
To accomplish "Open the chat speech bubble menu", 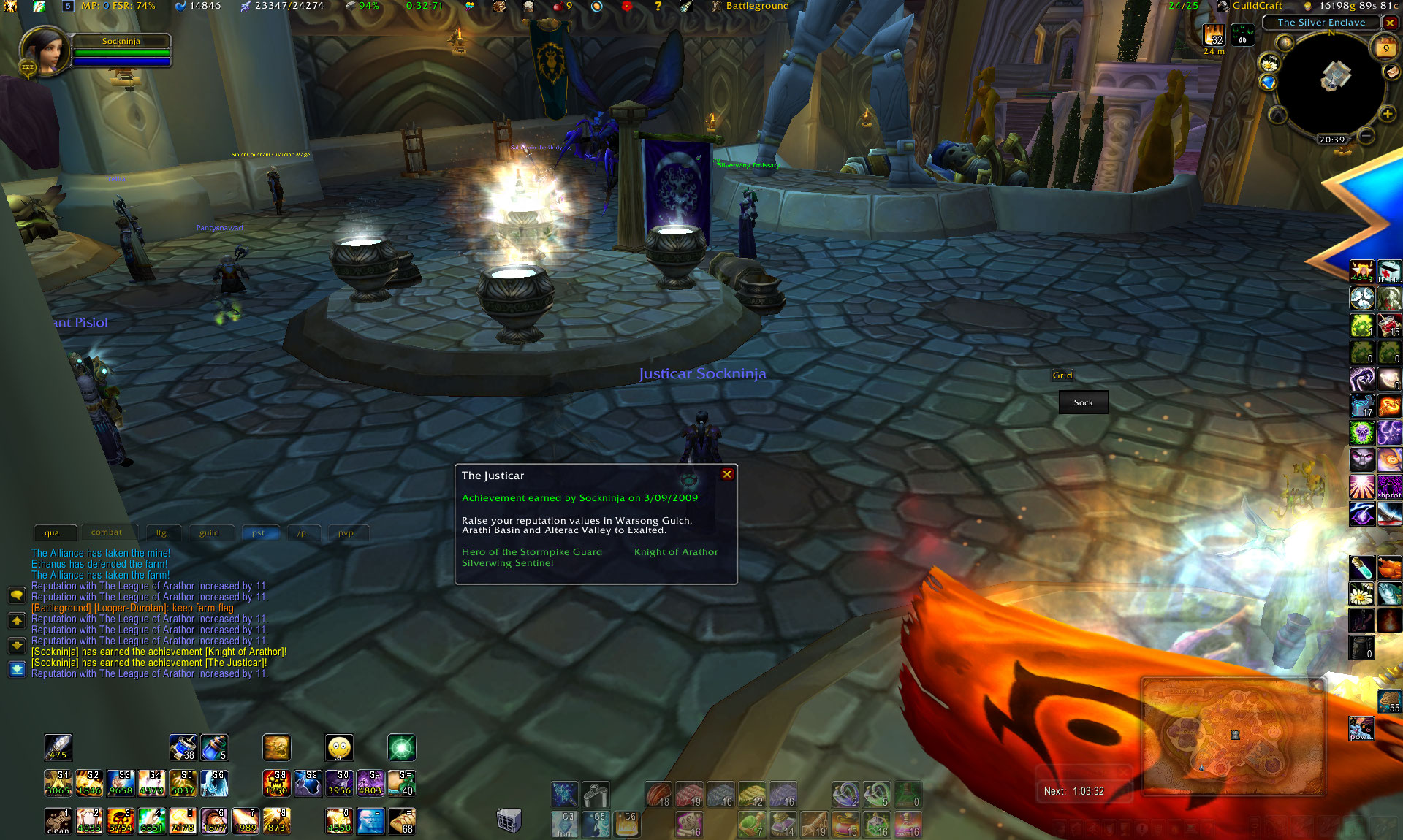I will click(17, 595).
